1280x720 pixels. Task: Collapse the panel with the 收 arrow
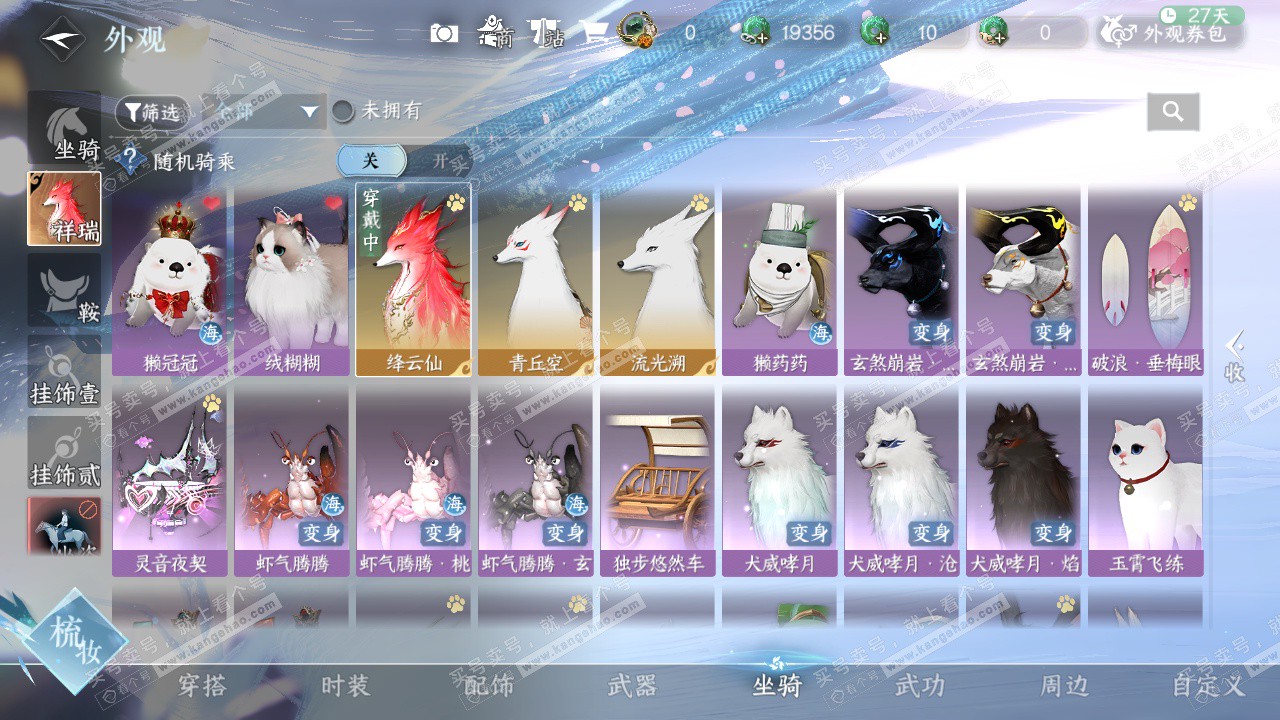tap(1234, 356)
